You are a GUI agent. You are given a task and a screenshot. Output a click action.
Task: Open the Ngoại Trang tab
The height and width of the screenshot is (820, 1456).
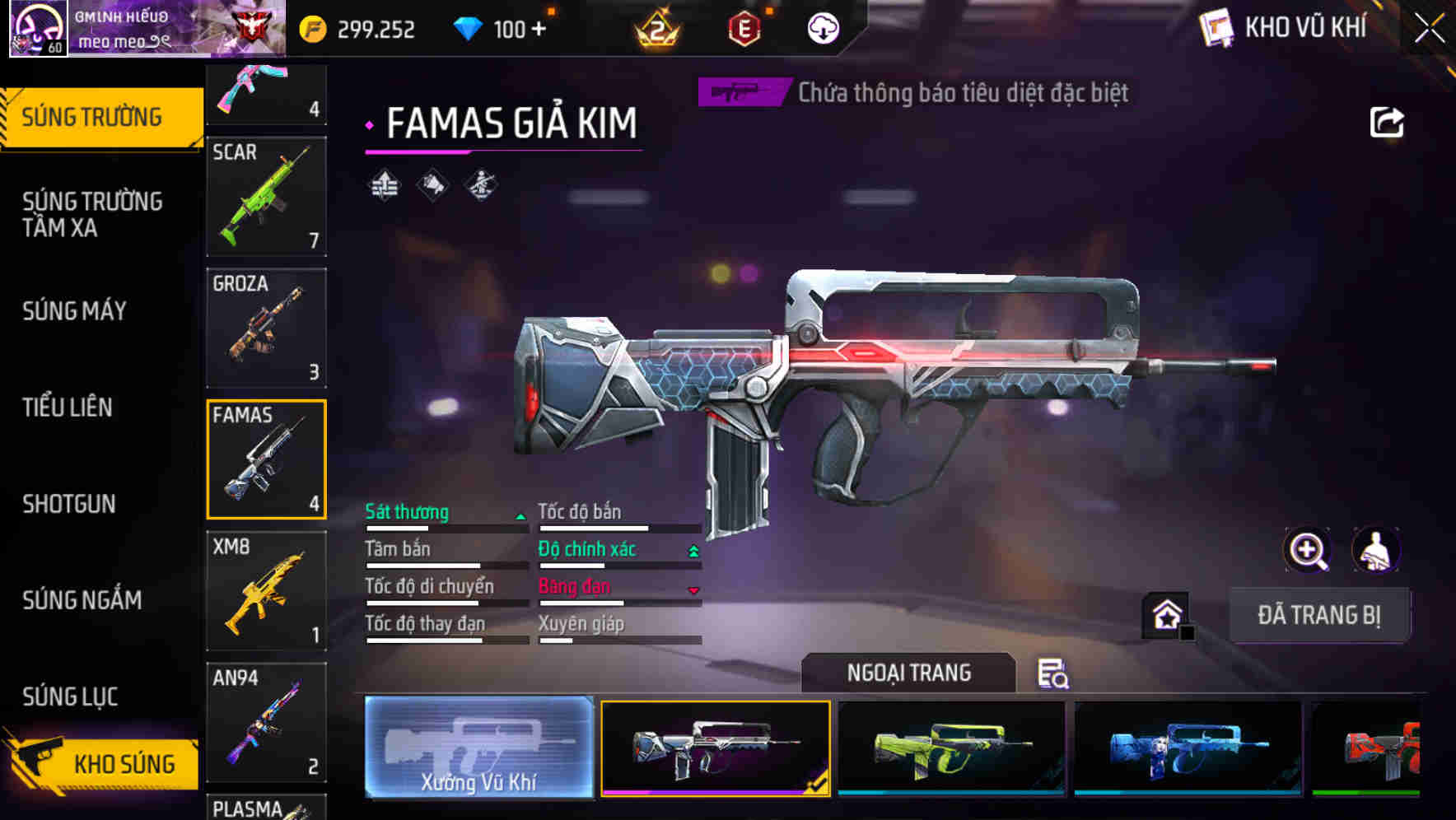pos(910,673)
